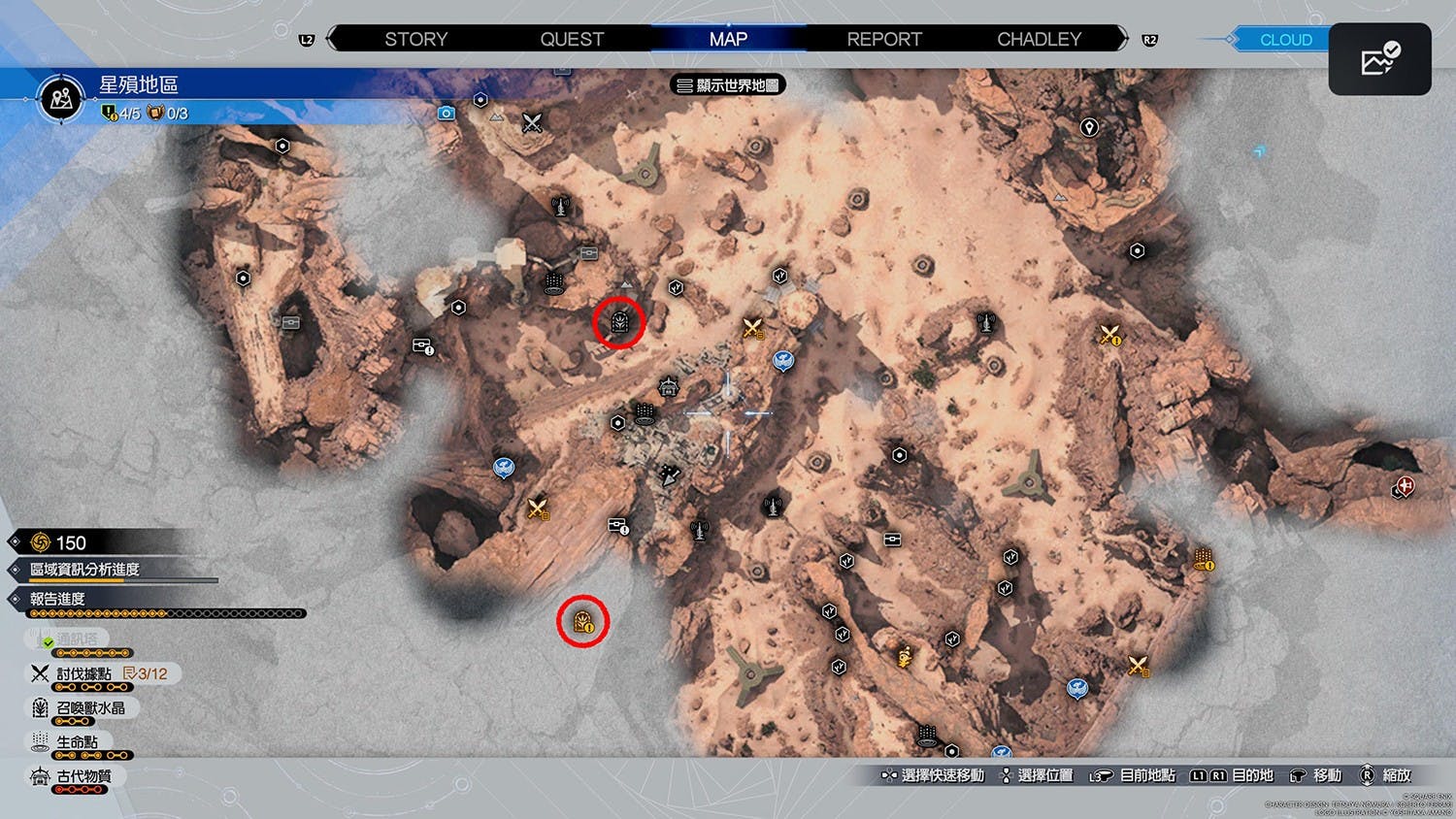Select the red cross marker on the east edge
The height and width of the screenshot is (819, 1456).
coord(1404,486)
